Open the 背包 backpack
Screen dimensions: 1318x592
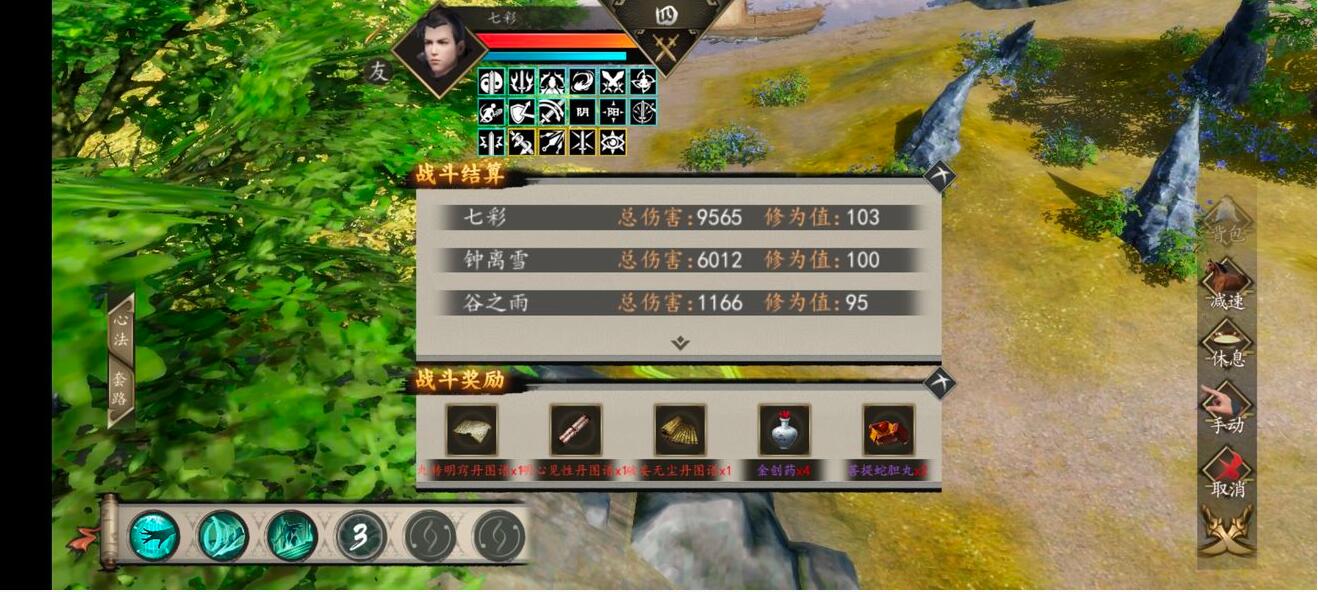coord(1227,222)
